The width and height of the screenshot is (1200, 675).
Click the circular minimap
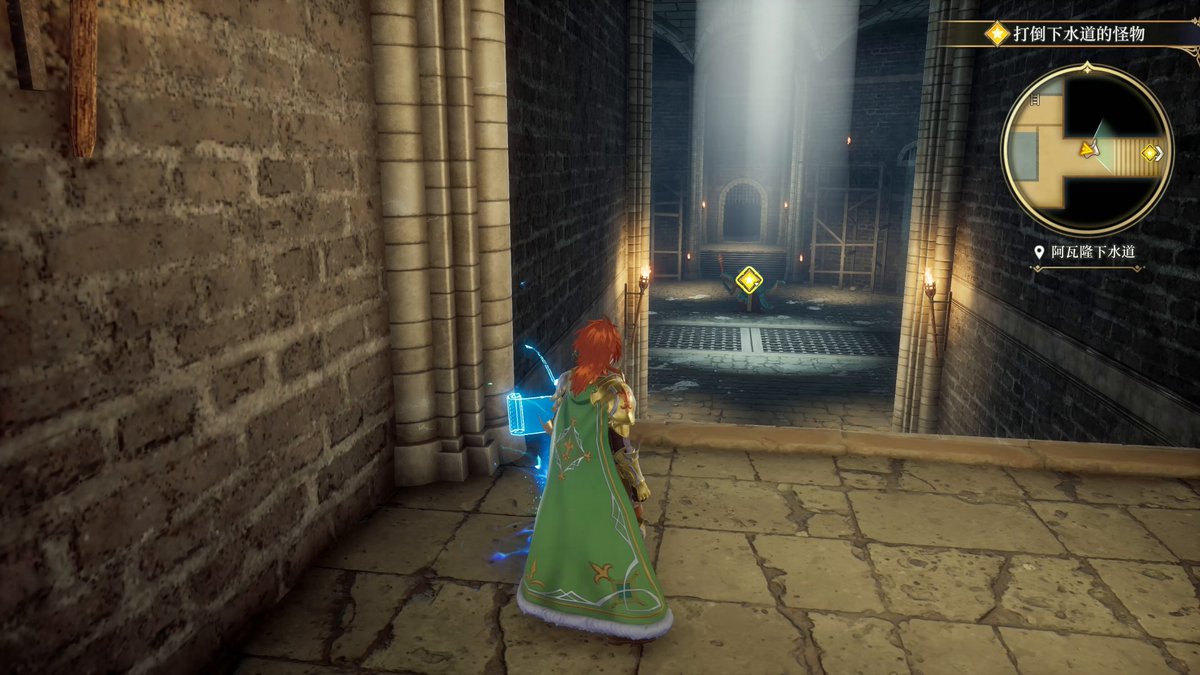coord(1087,150)
